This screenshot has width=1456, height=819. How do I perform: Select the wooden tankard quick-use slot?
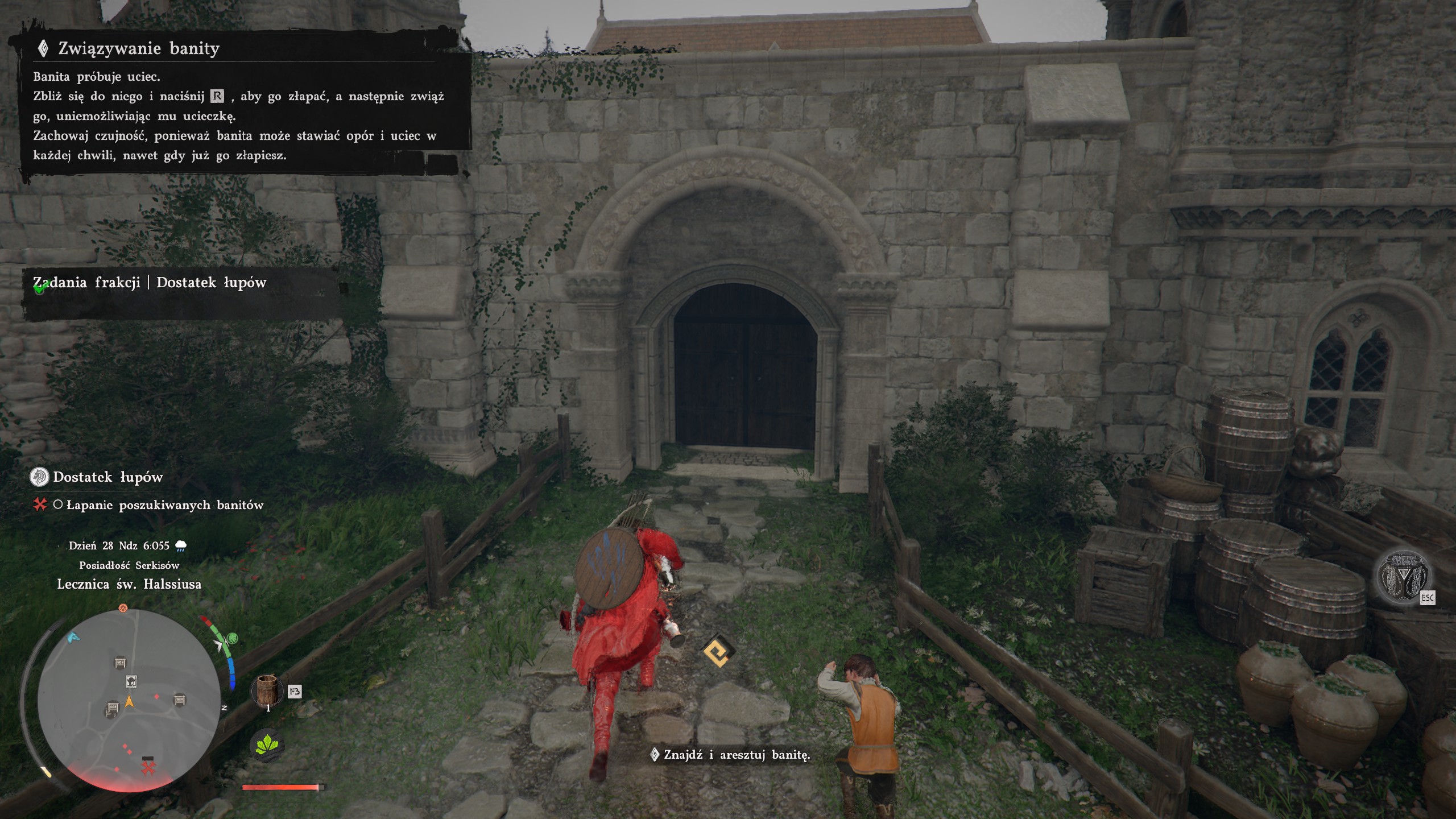267,689
